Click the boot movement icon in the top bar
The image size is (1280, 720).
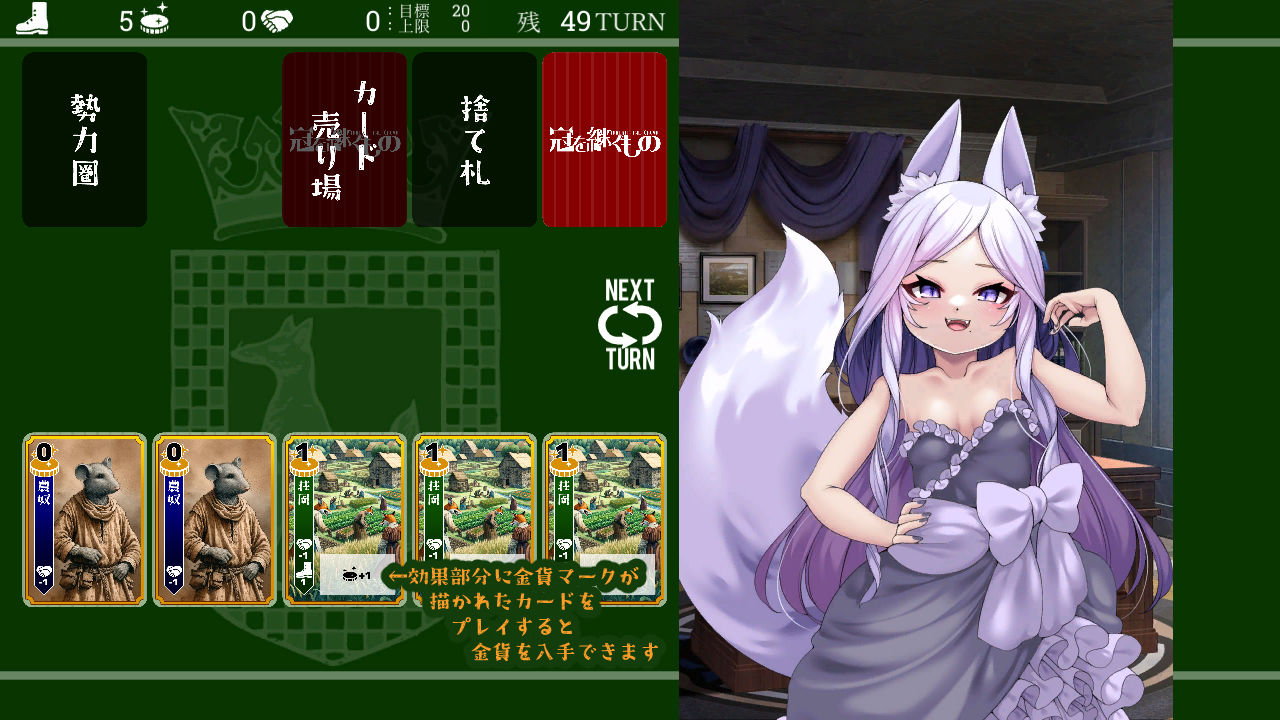30,19
